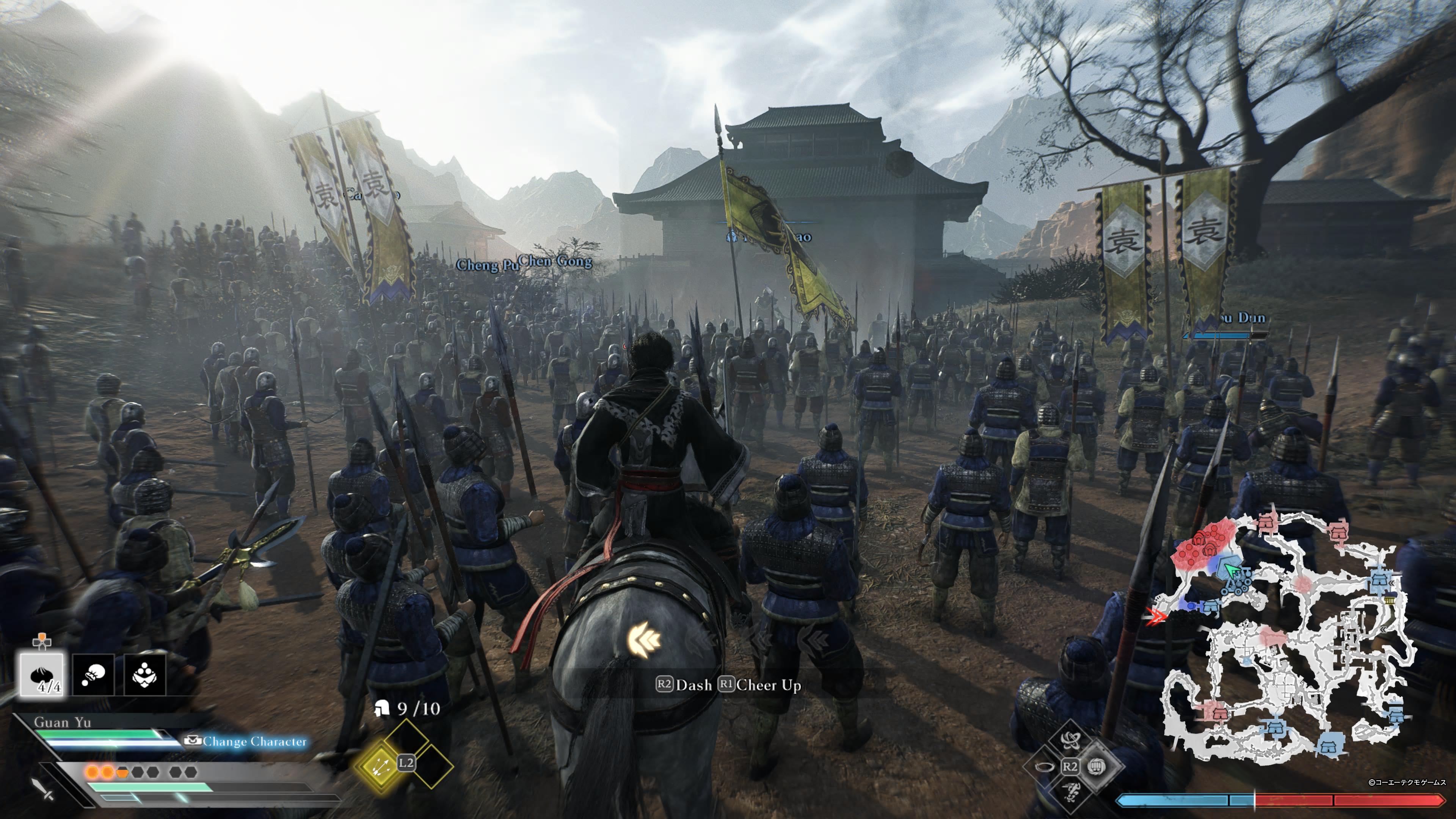This screenshot has height=819, width=1456.
Task: Choose the pouch item slot
Action: [x=93, y=674]
